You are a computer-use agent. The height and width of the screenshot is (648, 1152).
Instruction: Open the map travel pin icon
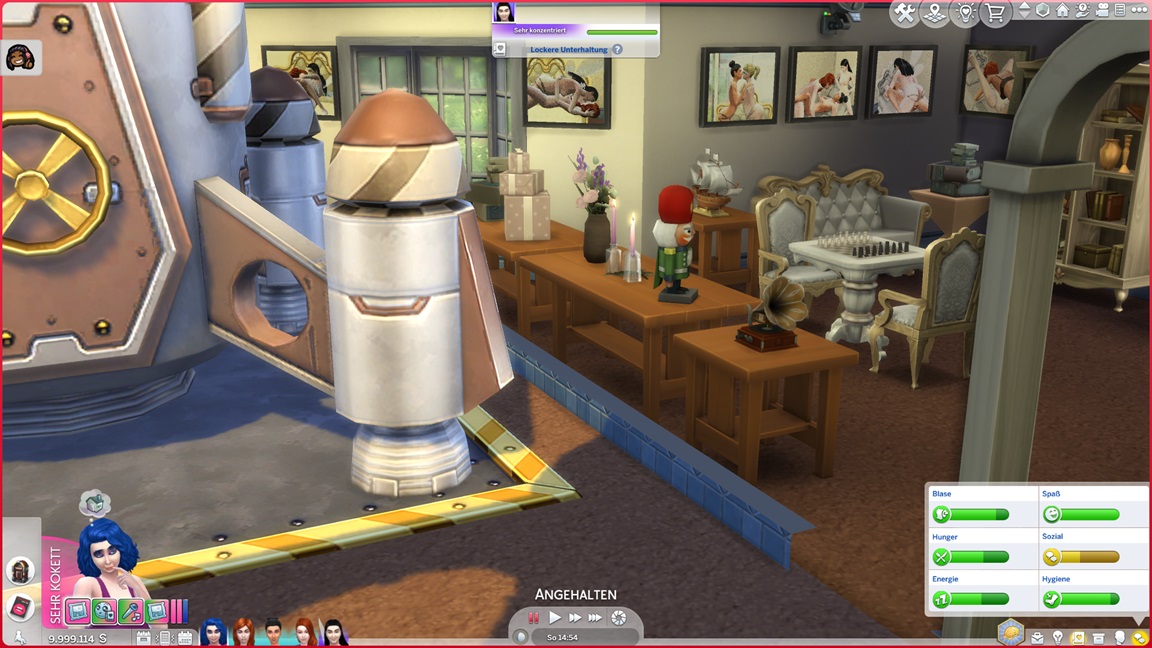pos(935,13)
